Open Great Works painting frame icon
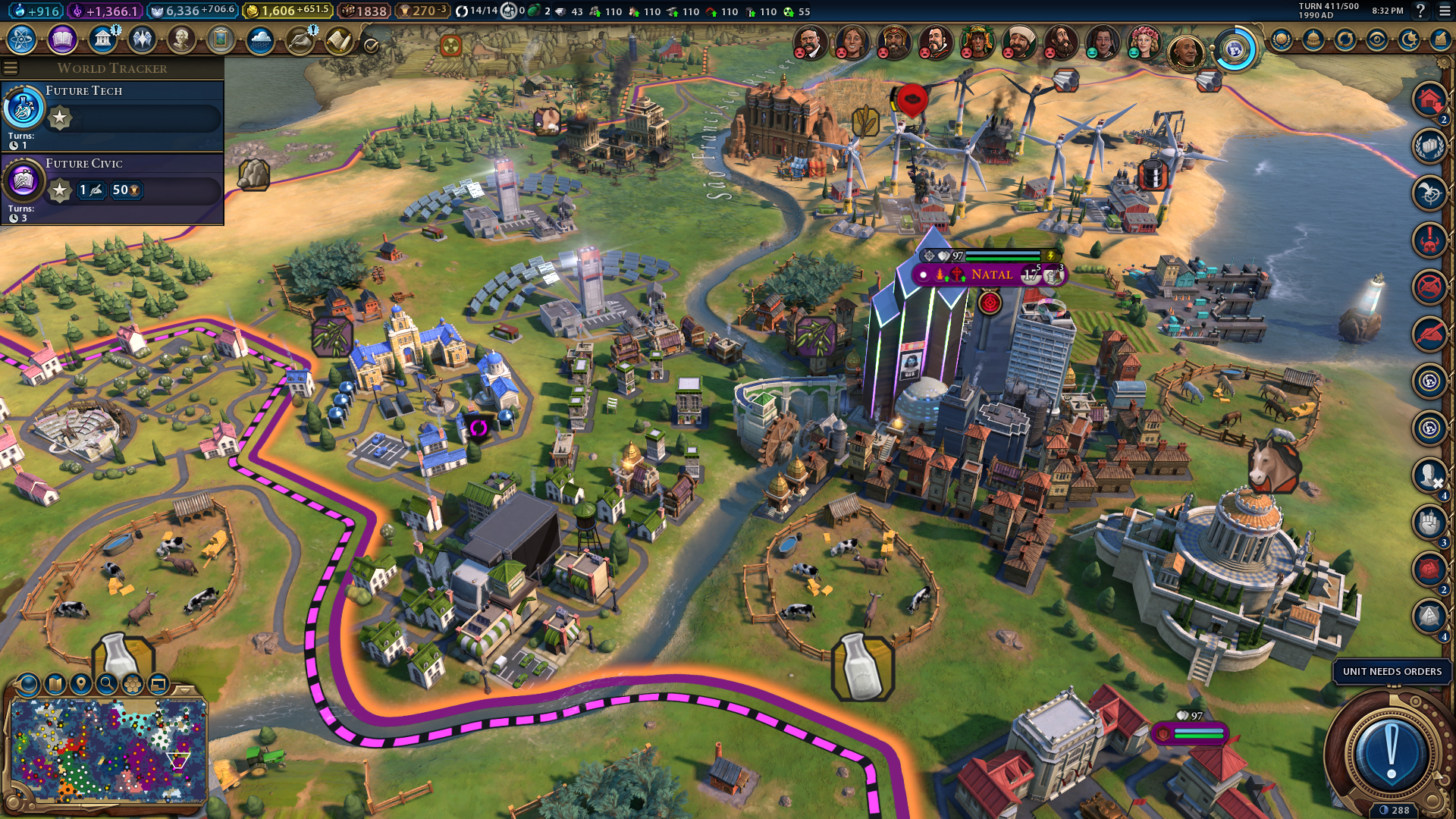The image size is (1456, 819). (221, 39)
